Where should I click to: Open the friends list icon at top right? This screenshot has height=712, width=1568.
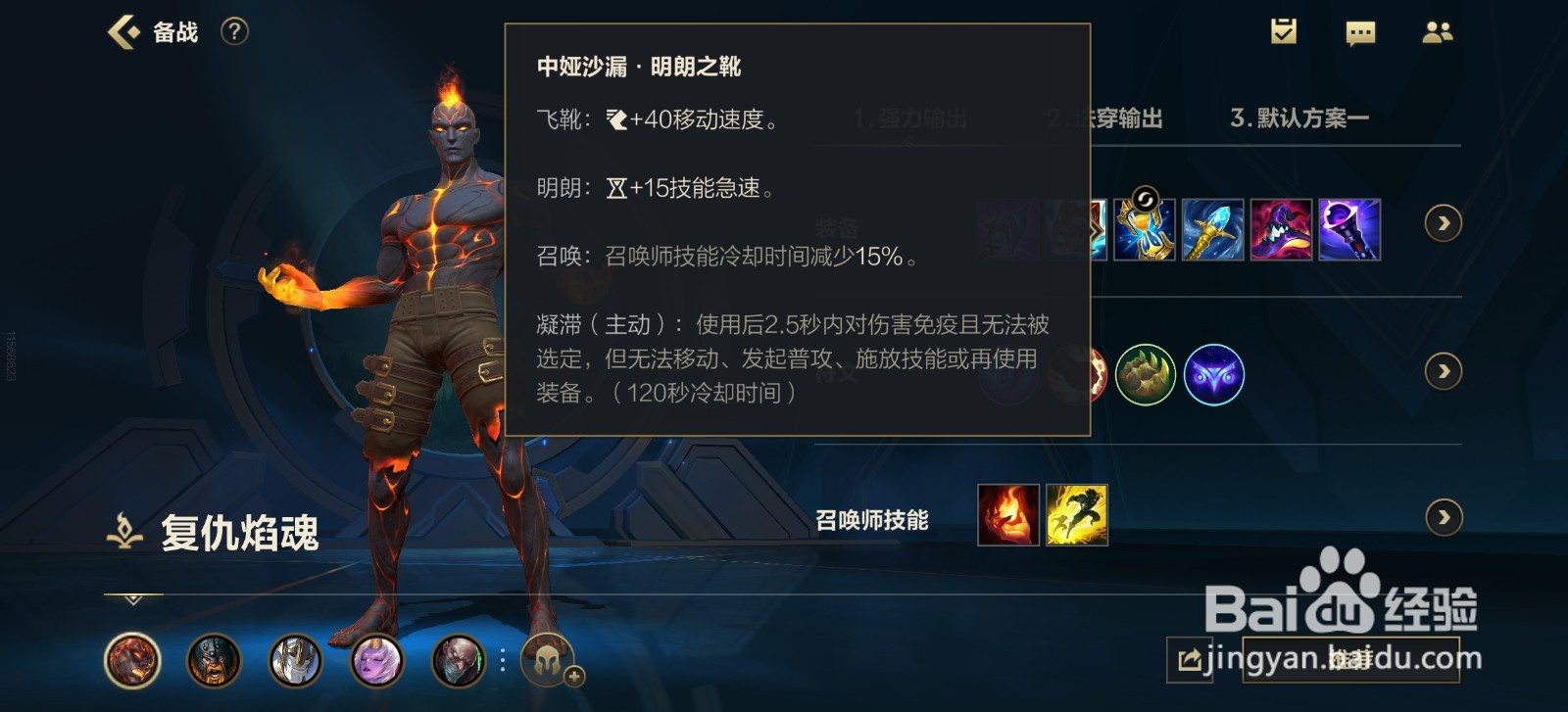pos(1438,32)
